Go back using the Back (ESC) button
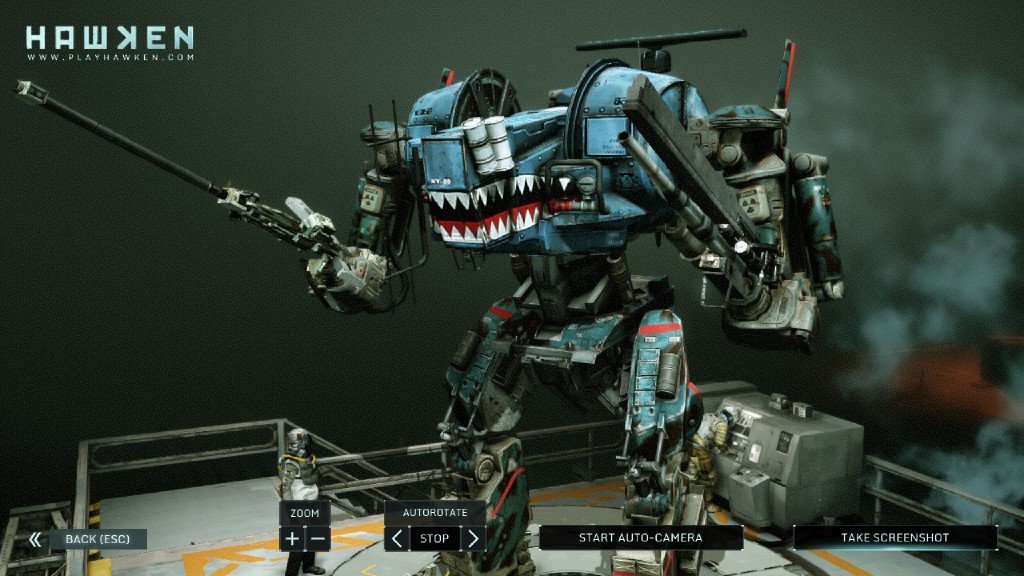 [x=92, y=539]
